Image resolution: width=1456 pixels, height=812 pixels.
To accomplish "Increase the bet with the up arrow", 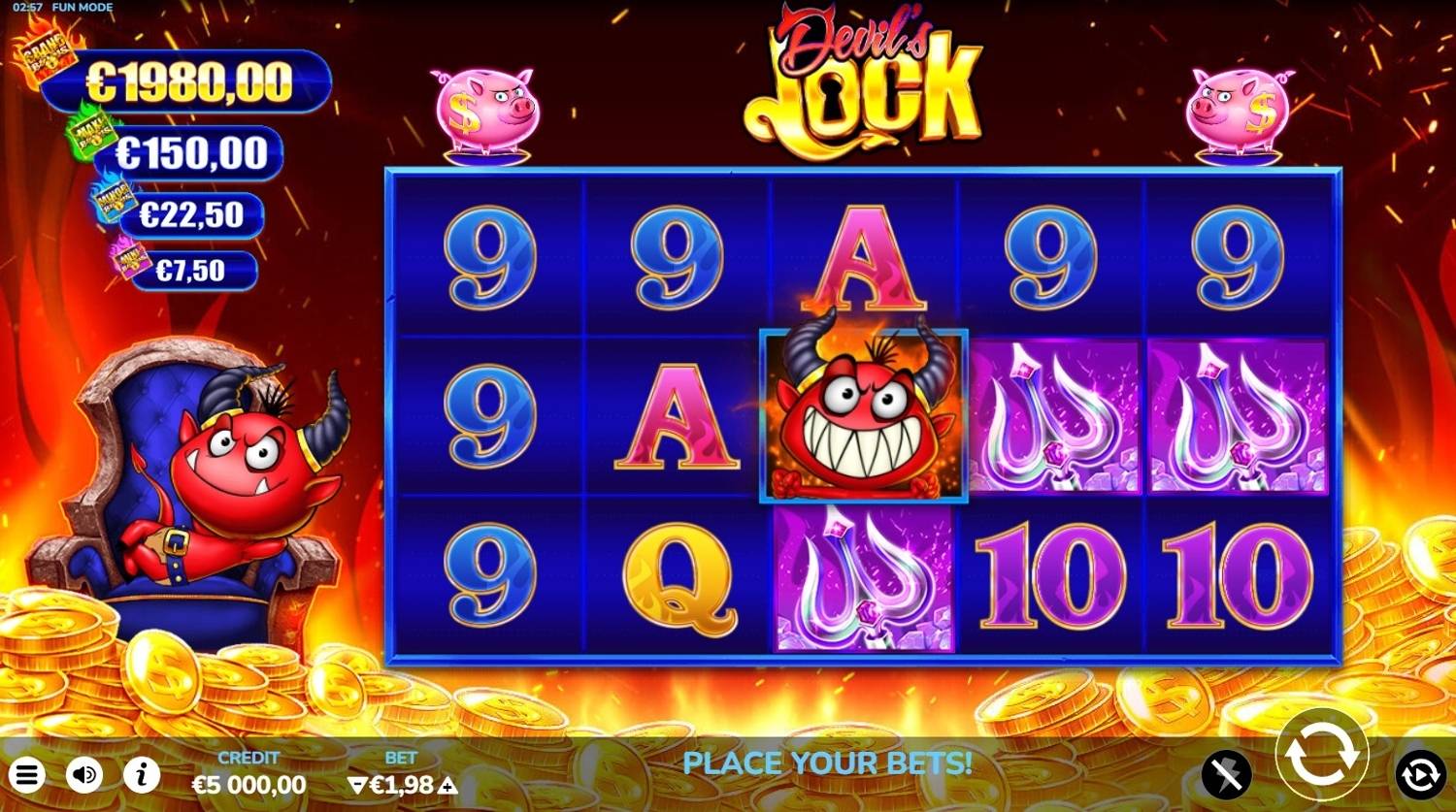I will click(x=448, y=785).
